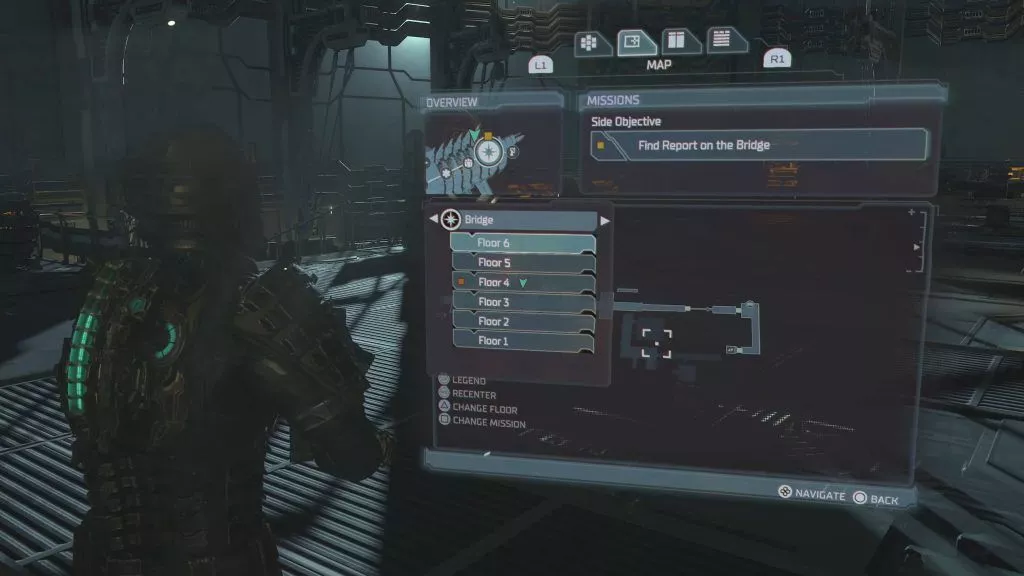Click the right arrow beside Bridge
This screenshot has width=1024, height=576.
coord(605,219)
